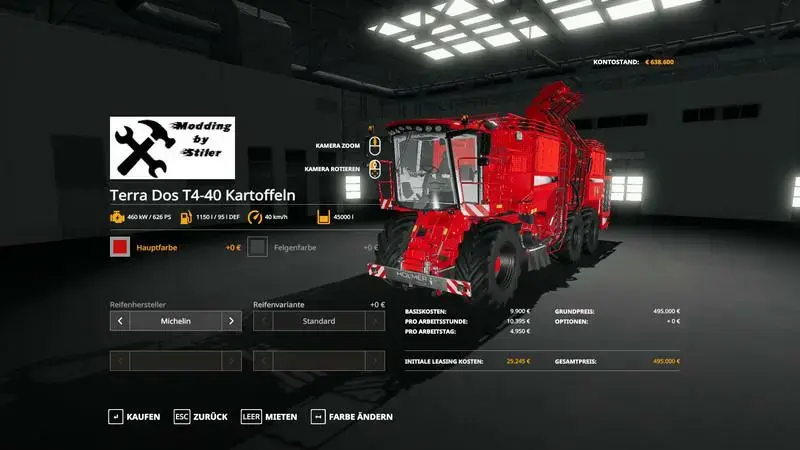Viewport: 800px width, 450px height.
Task: Activate Farbe Ändern to change color
Action: pos(351,416)
